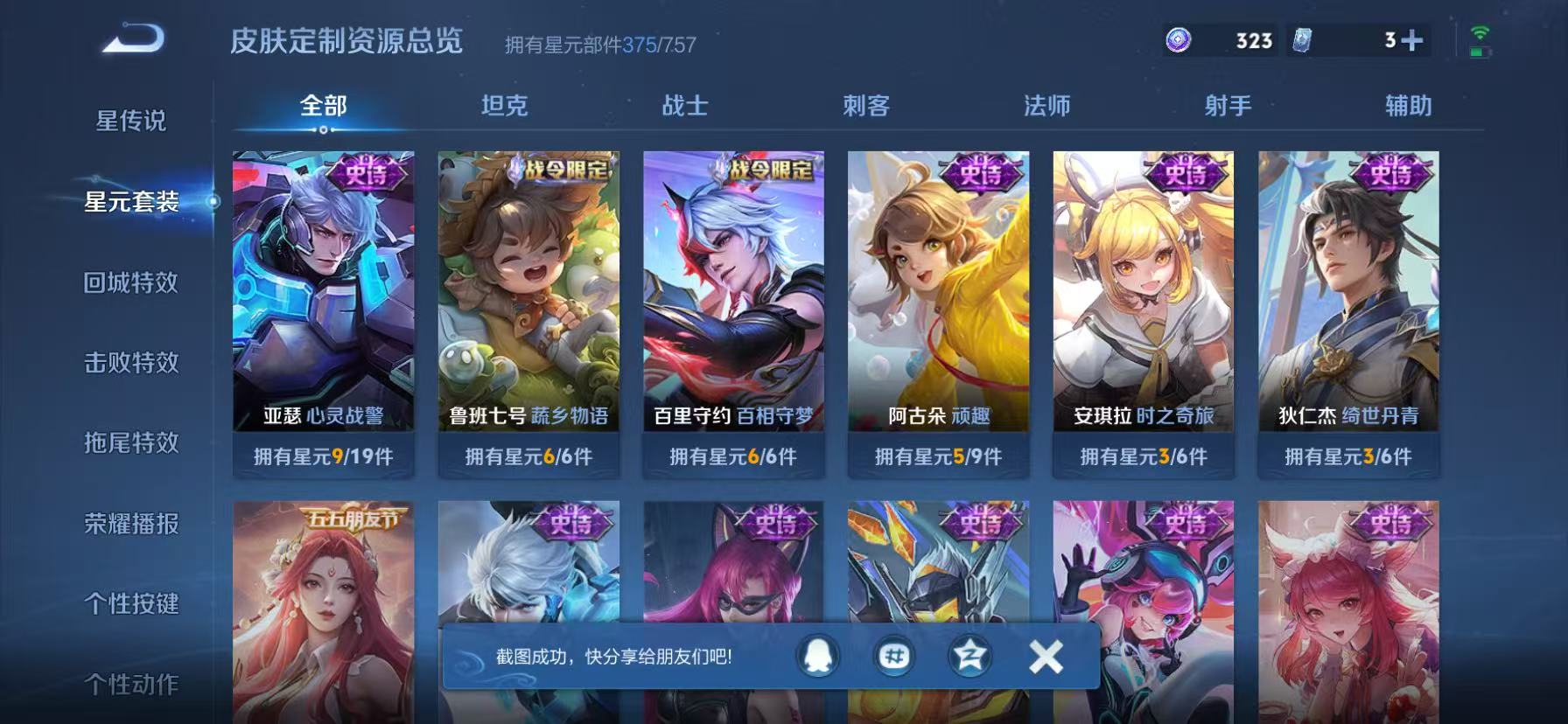Open the 亚瑟 心灵战警 skin card
The image size is (1568, 724).
click(x=324, y=306)
